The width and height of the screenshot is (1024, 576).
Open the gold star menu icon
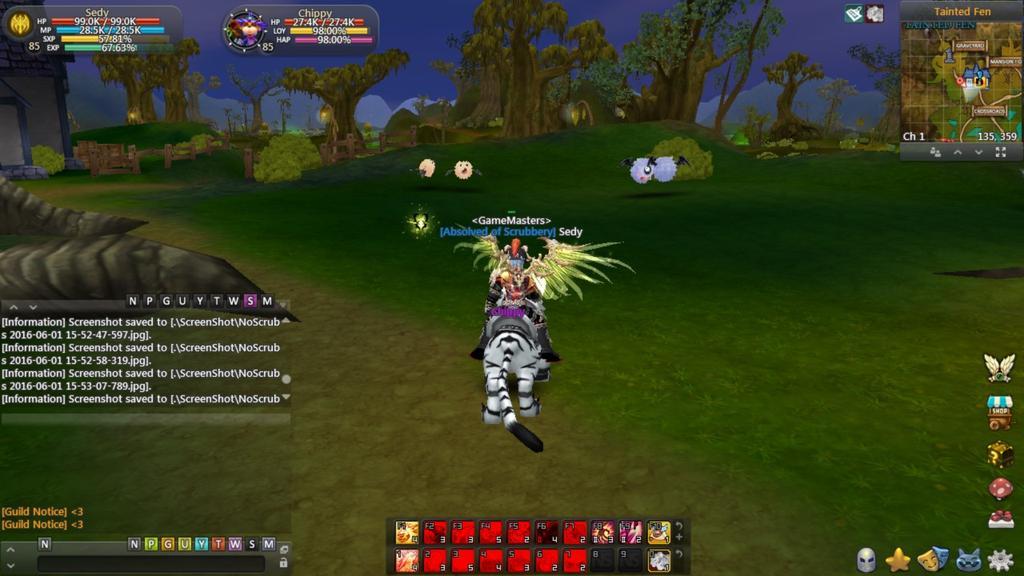(898, 560)
